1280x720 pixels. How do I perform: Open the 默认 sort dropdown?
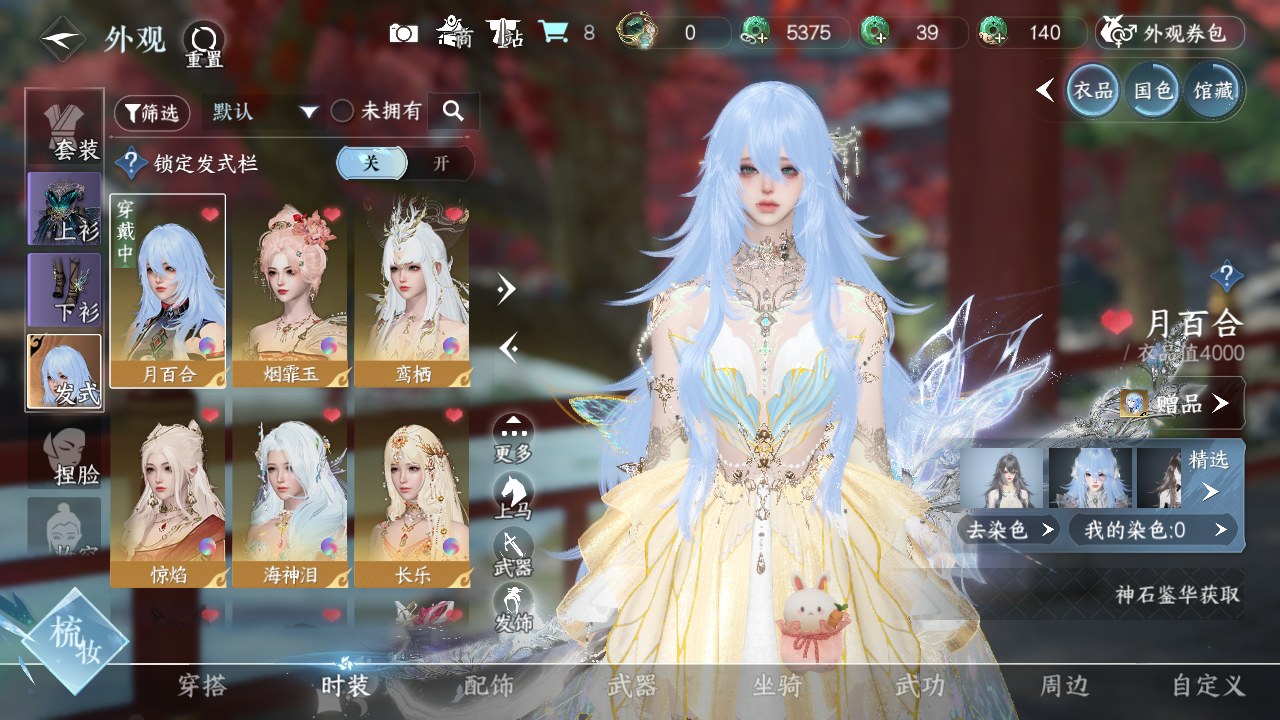click(x=264, y=112)
